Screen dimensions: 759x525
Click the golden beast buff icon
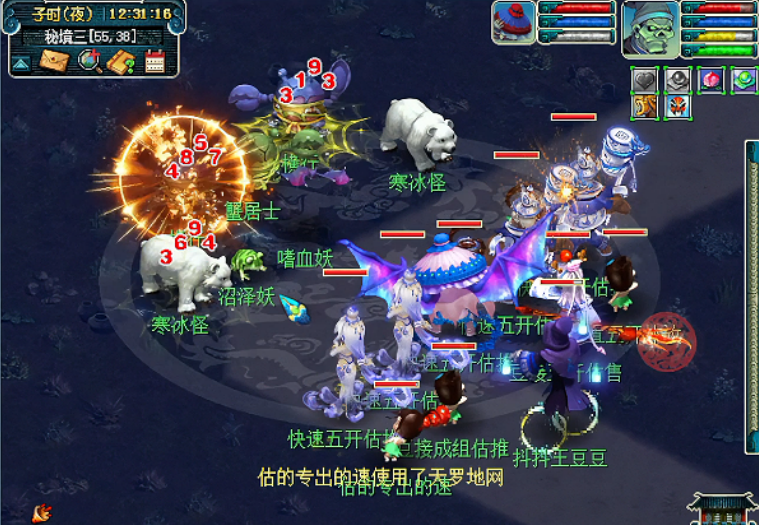645,105
